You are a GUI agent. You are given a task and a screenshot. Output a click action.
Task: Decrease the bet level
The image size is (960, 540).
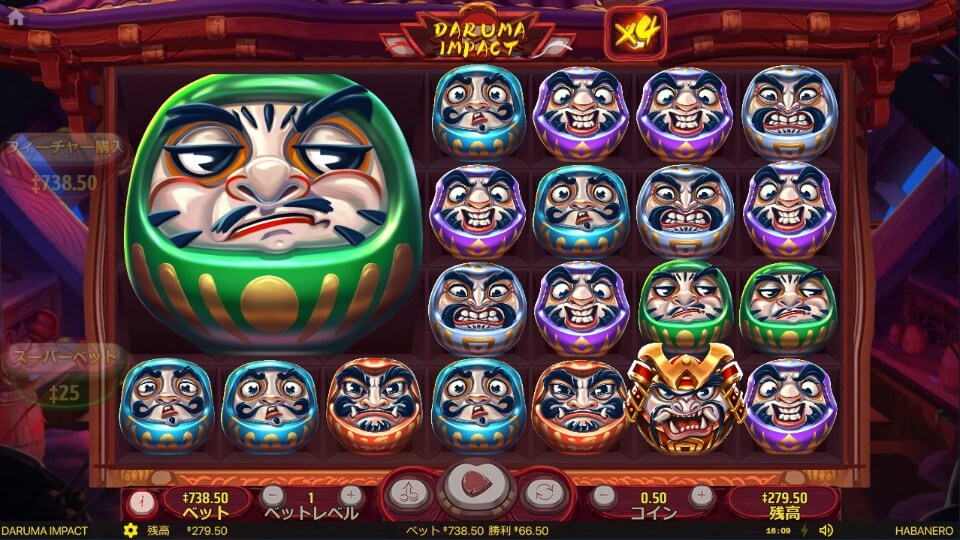pyautogui.click(x=273, y=495)
